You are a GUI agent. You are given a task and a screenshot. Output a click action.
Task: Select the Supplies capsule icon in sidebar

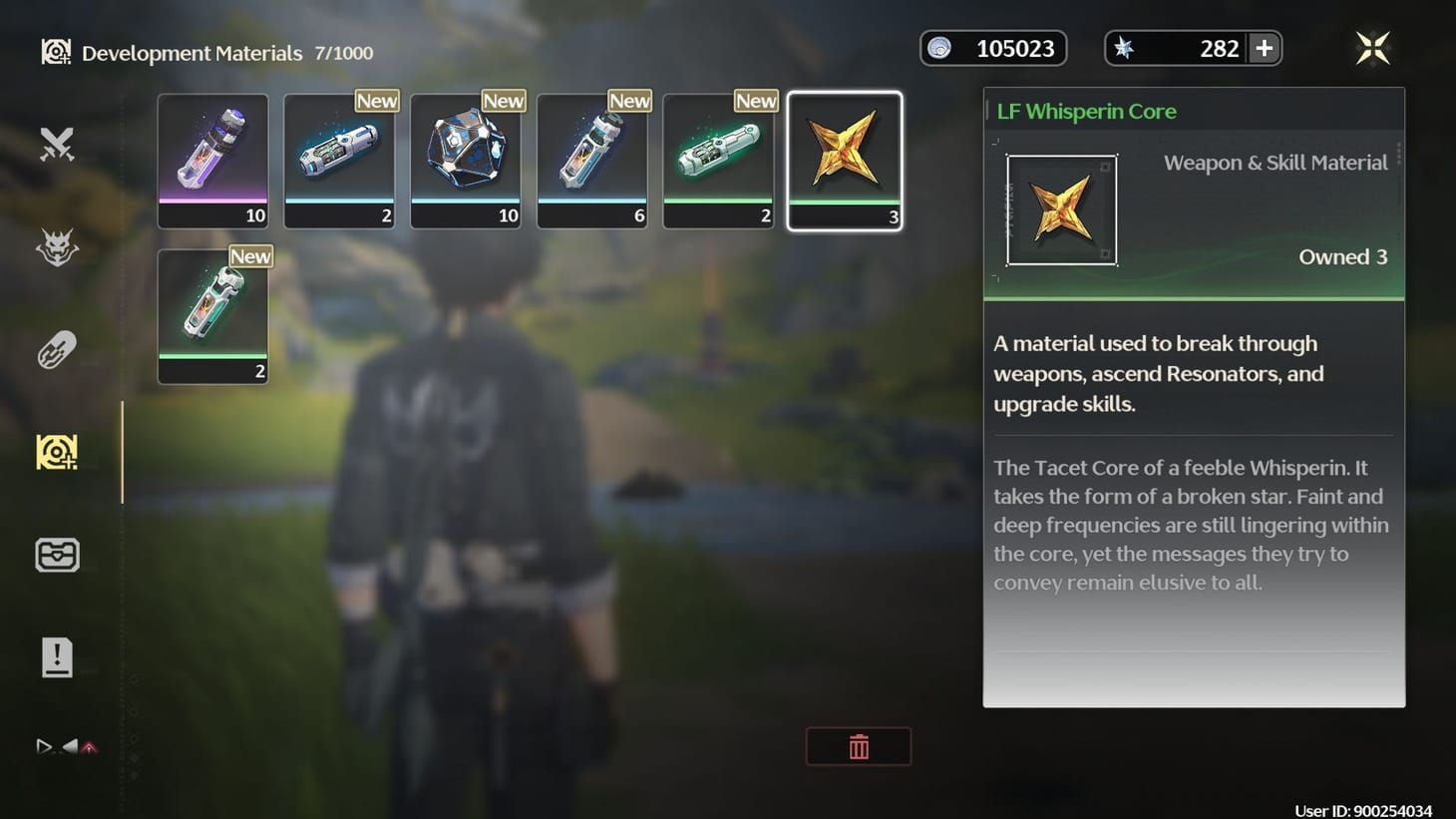(57, 349)
